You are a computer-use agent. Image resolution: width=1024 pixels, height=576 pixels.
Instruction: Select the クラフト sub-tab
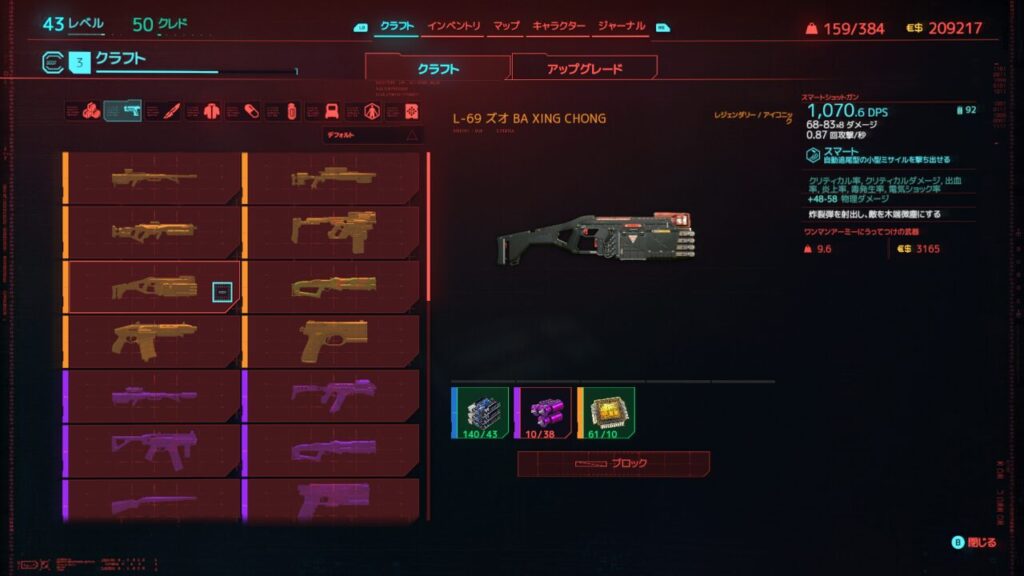coord(437,68)
